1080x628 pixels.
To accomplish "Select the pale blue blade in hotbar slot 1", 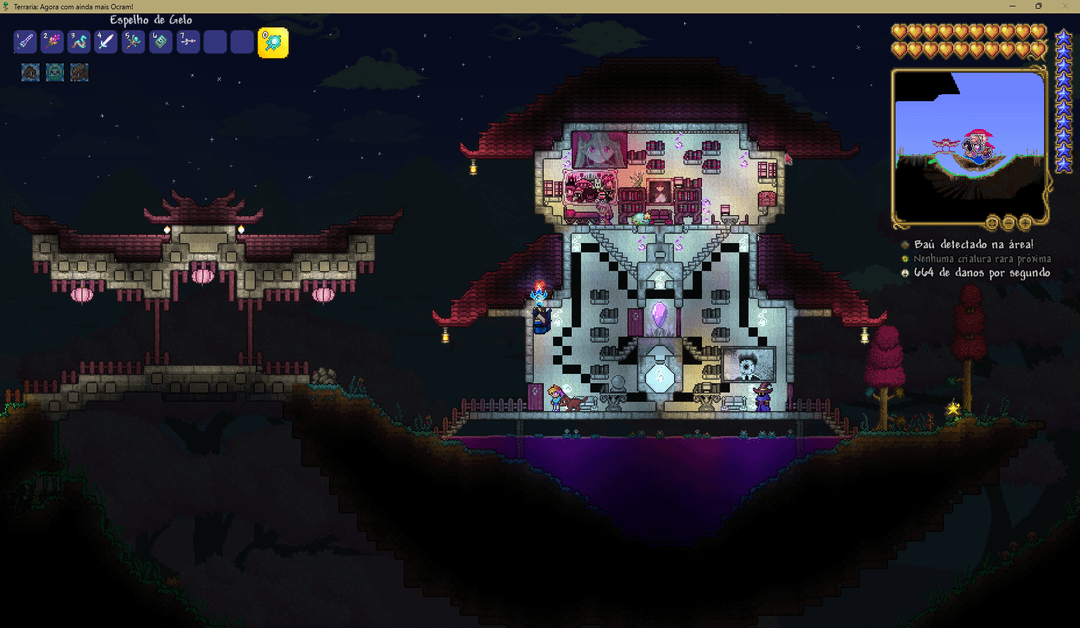I will pos(25,42).
